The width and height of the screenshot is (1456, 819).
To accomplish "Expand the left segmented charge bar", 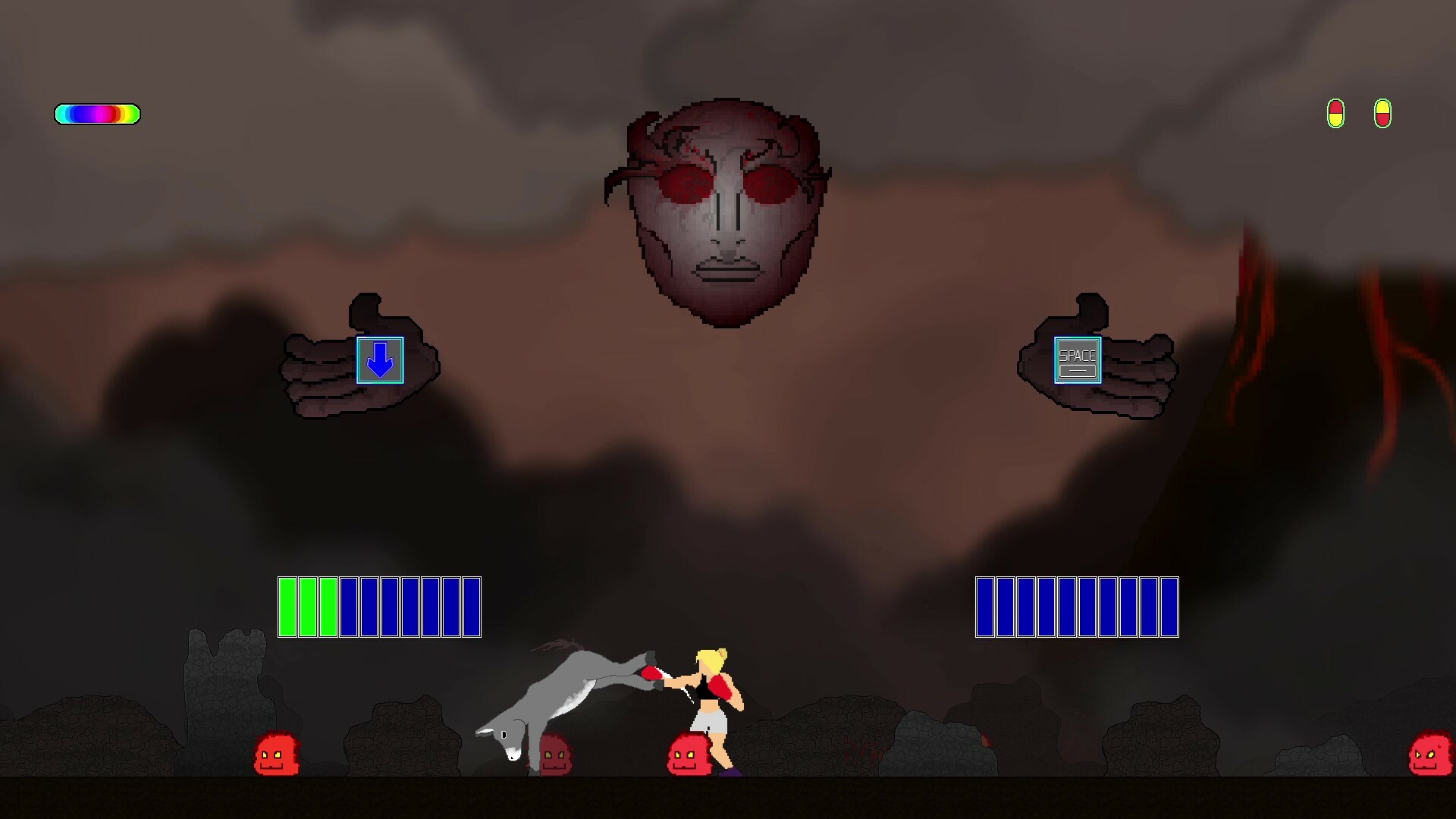I will pyautogui.click(x=378, y=607).
